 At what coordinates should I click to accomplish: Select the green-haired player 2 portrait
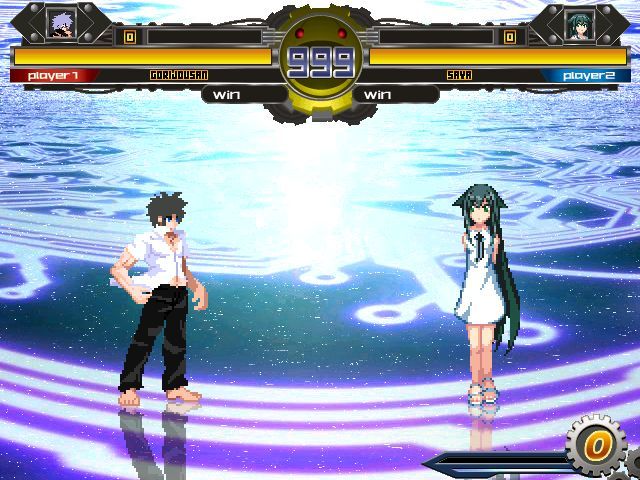(x=579, y=23)
